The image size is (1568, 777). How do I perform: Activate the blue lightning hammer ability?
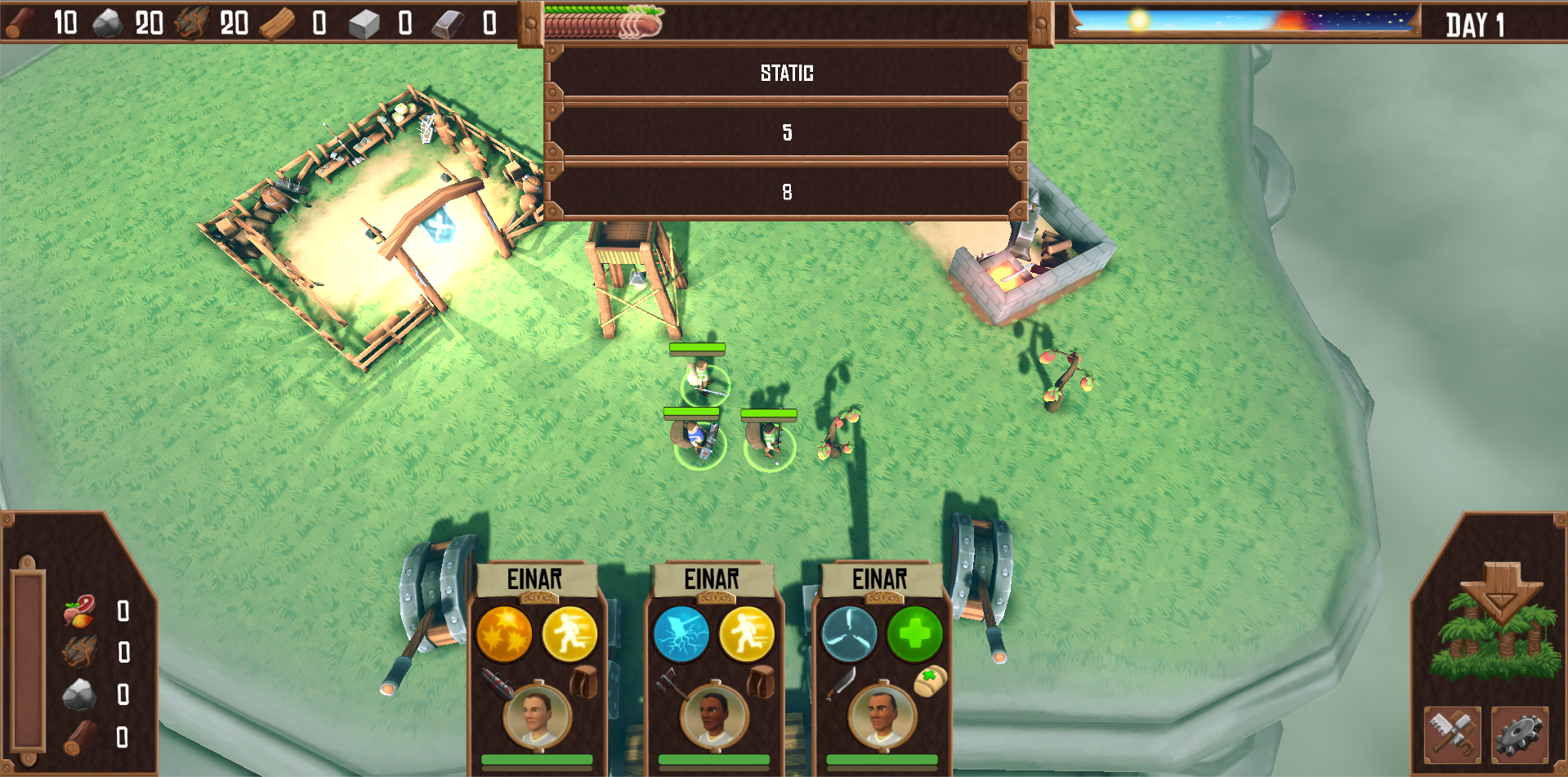681,634
